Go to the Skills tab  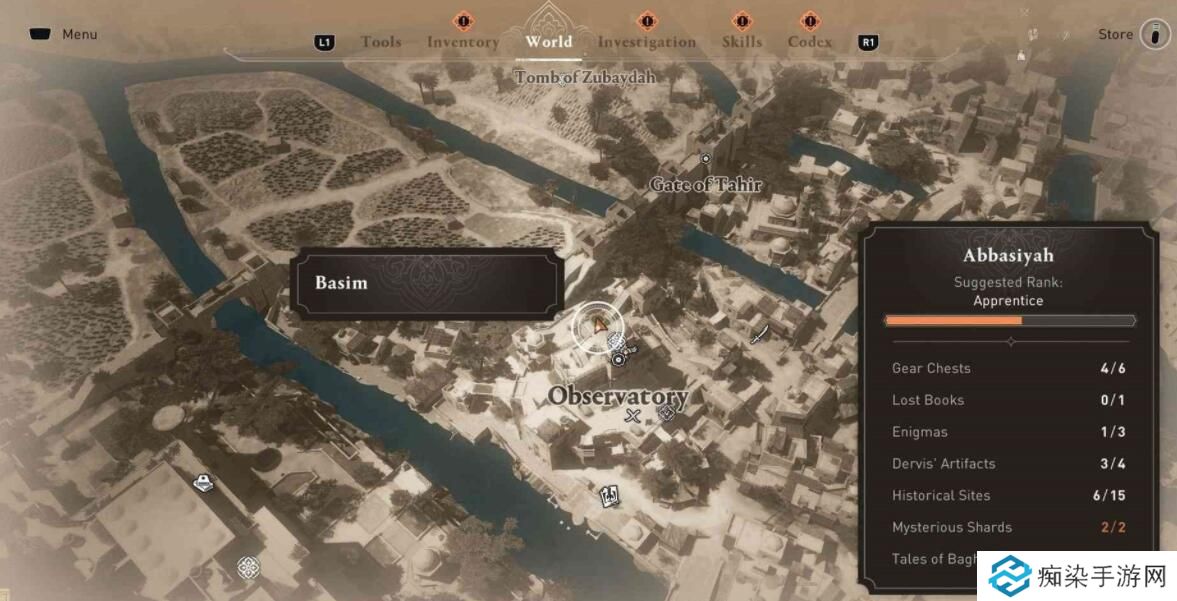[742, 42]
